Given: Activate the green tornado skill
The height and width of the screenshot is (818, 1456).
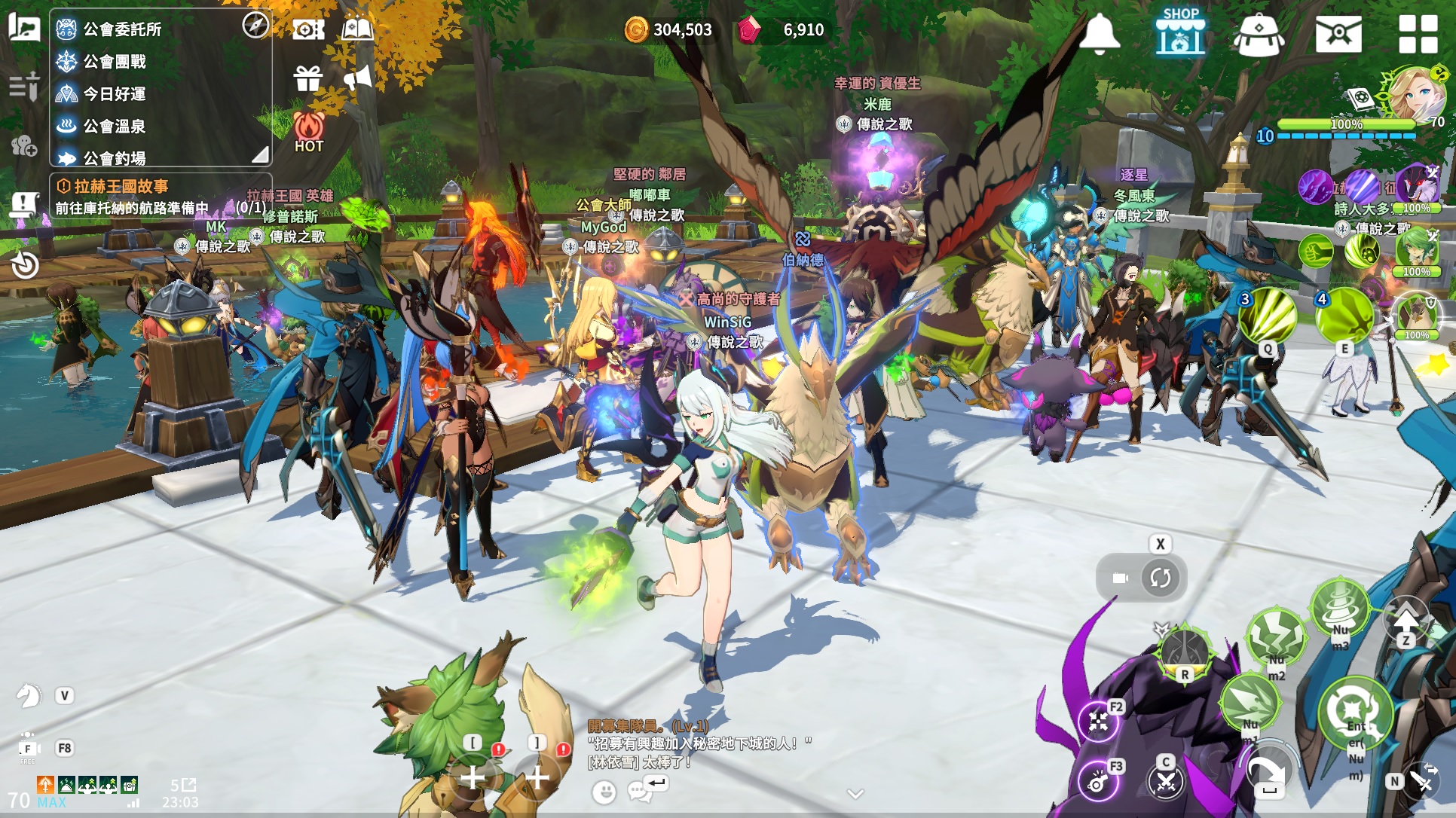Looking at the screenshot, I should click(1339, 606).
